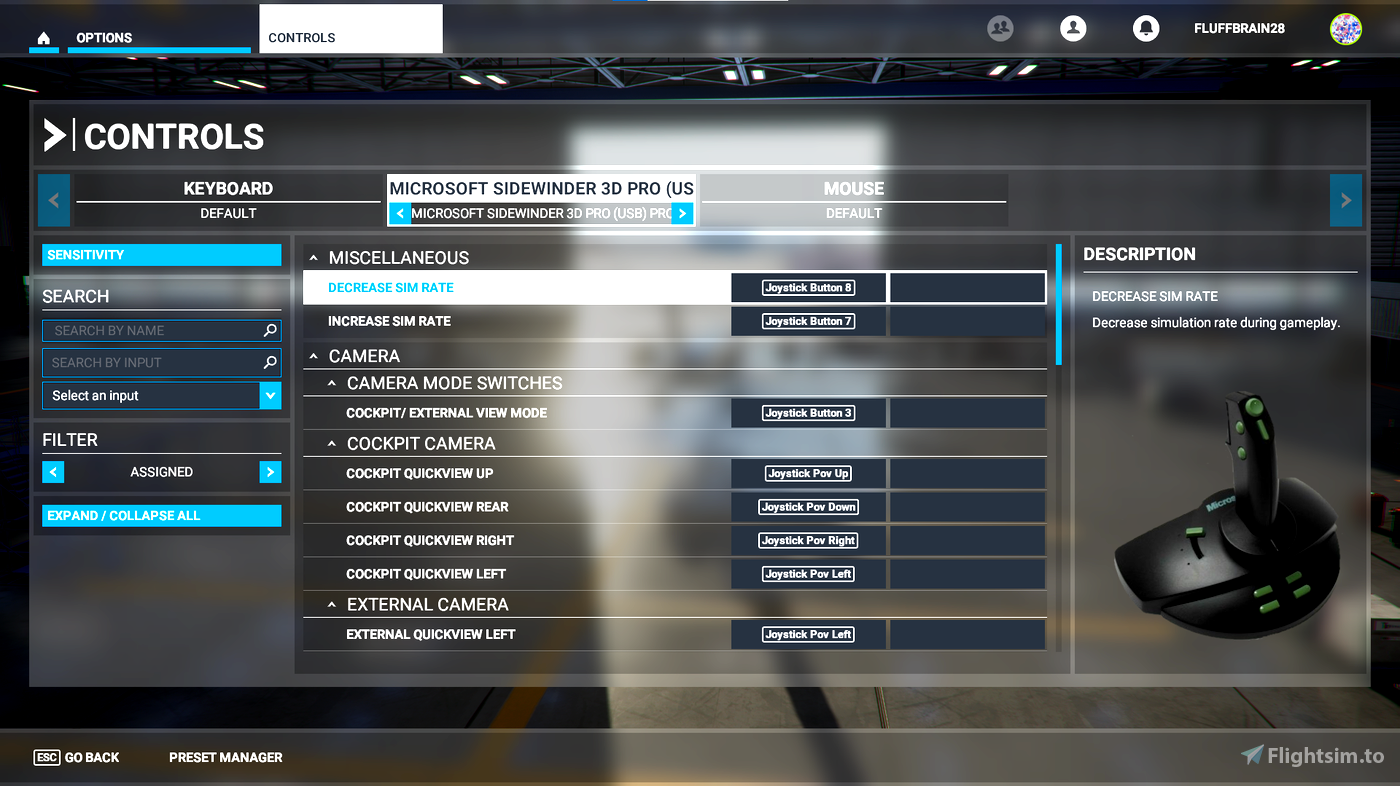Viewport: 1400px width, 786px height.
Task: Rebind Joystick Button 8 for Decrease Sim Rate
Action: pos(808,287)
